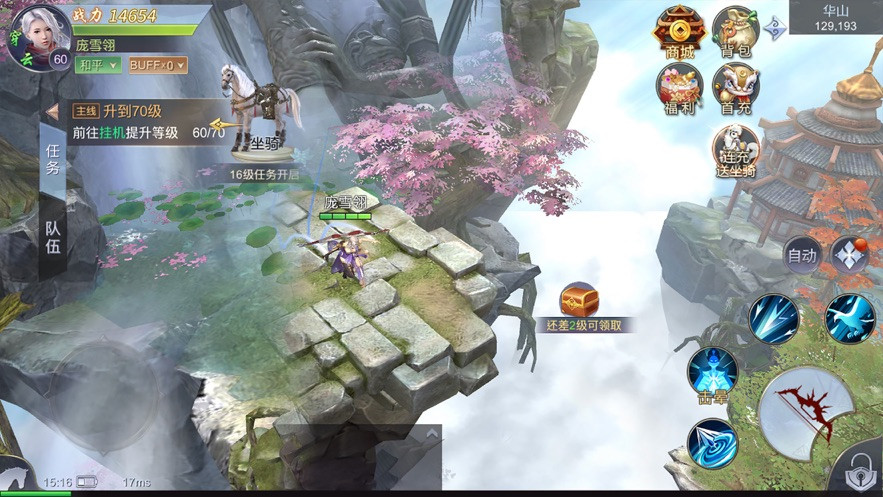Viewport: 883px width, 497px height.
Task: Tap the 华山 map location panel
Action: [x=835, y=18]
